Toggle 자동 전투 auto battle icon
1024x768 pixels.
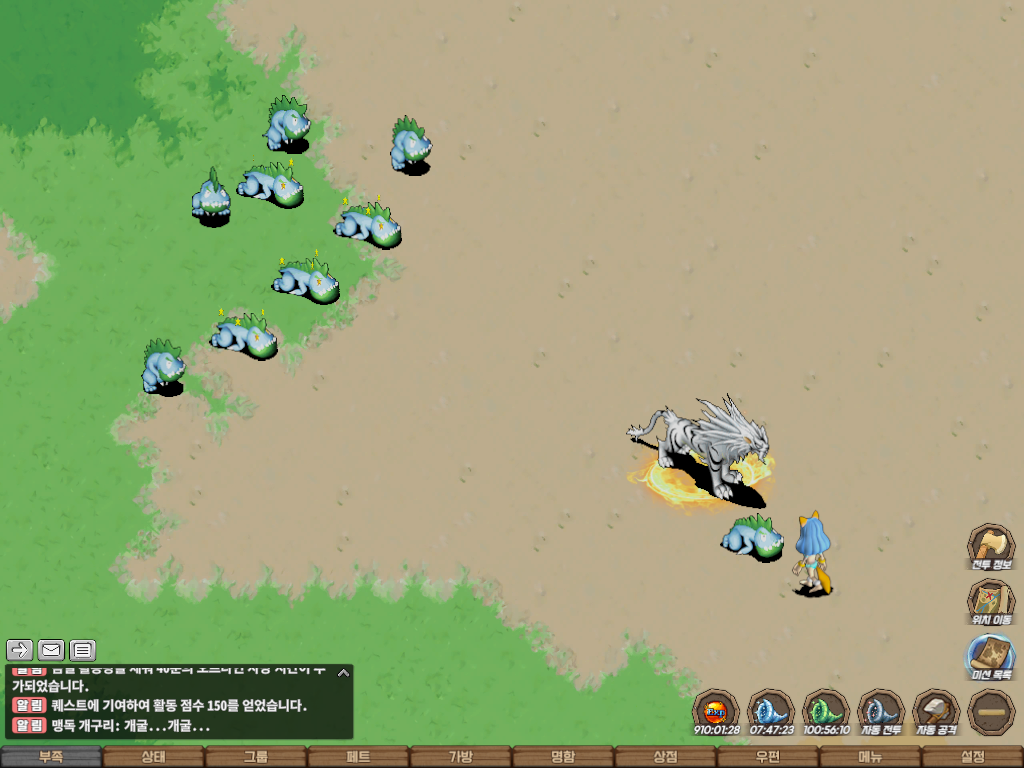pos(881,712)
